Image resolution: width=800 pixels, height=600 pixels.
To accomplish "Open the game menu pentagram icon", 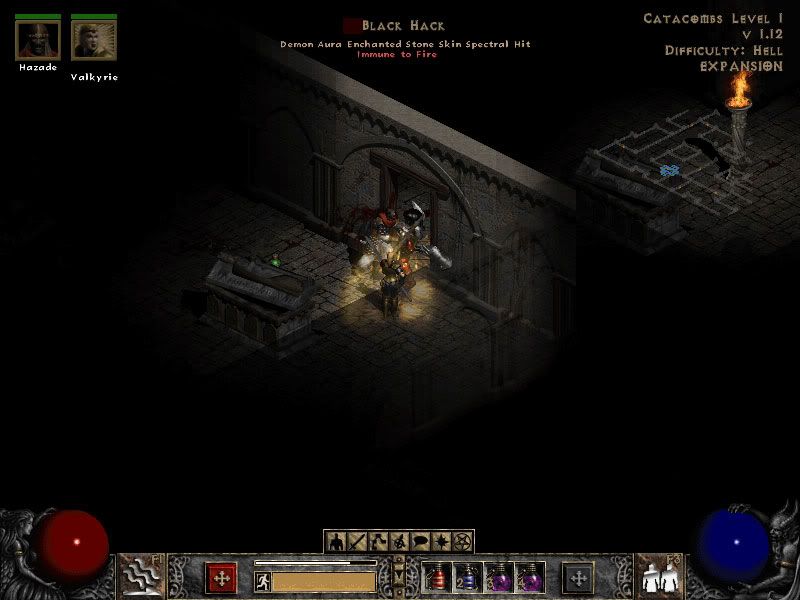I will (x=462, y=541).
